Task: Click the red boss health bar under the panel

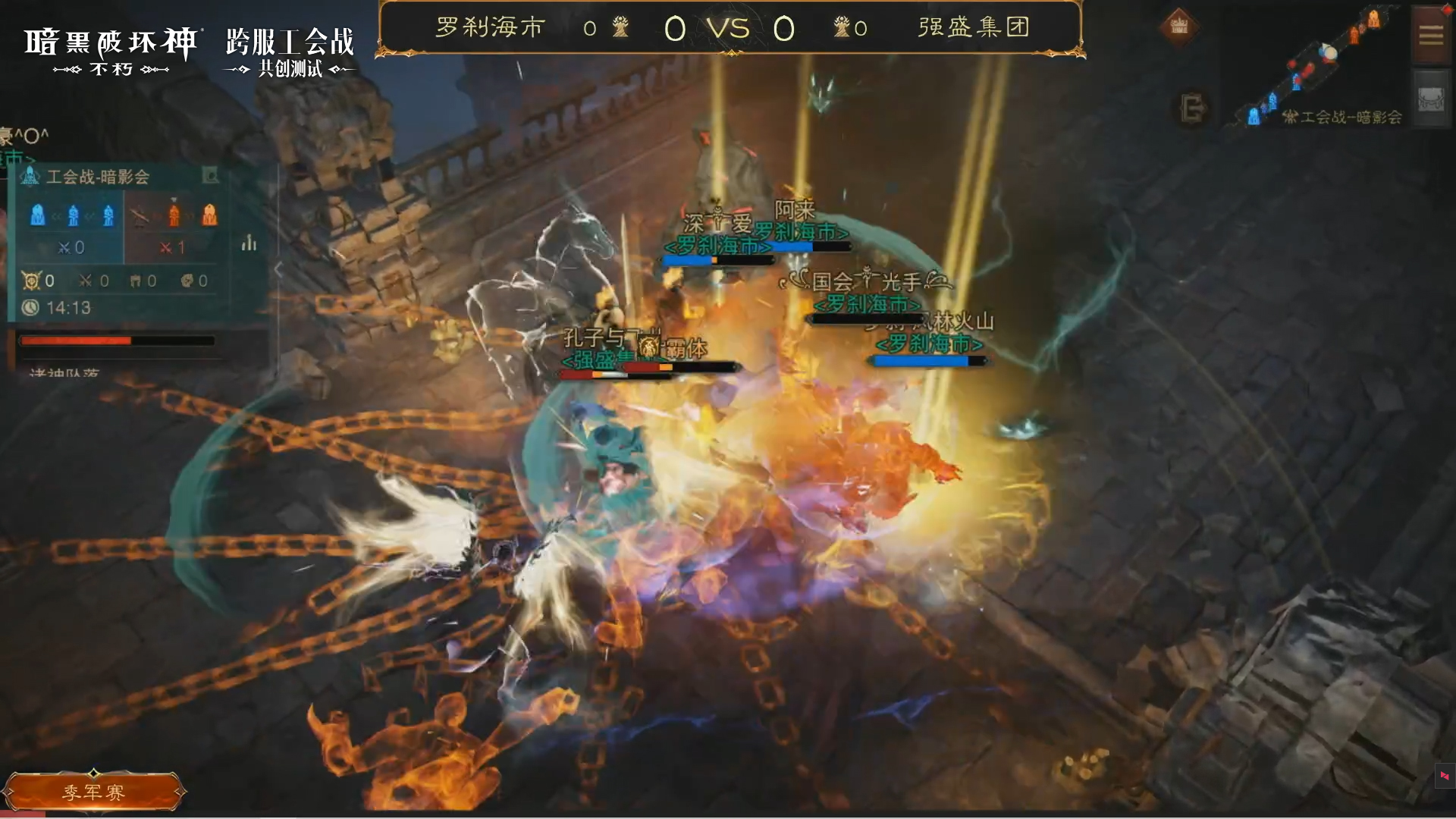Action: click(116, 342)
